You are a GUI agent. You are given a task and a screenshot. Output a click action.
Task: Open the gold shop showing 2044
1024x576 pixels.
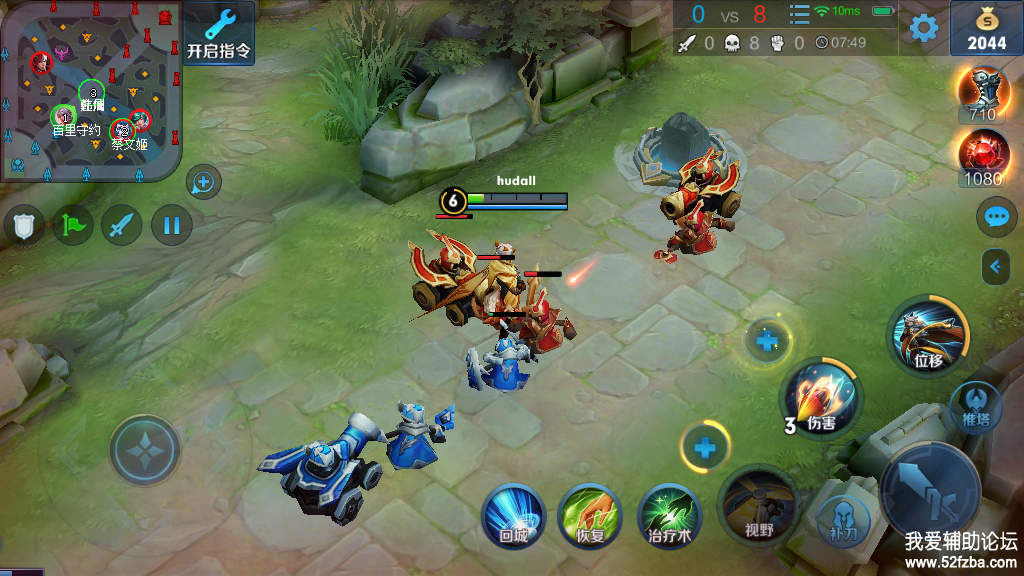pos(986,28)
